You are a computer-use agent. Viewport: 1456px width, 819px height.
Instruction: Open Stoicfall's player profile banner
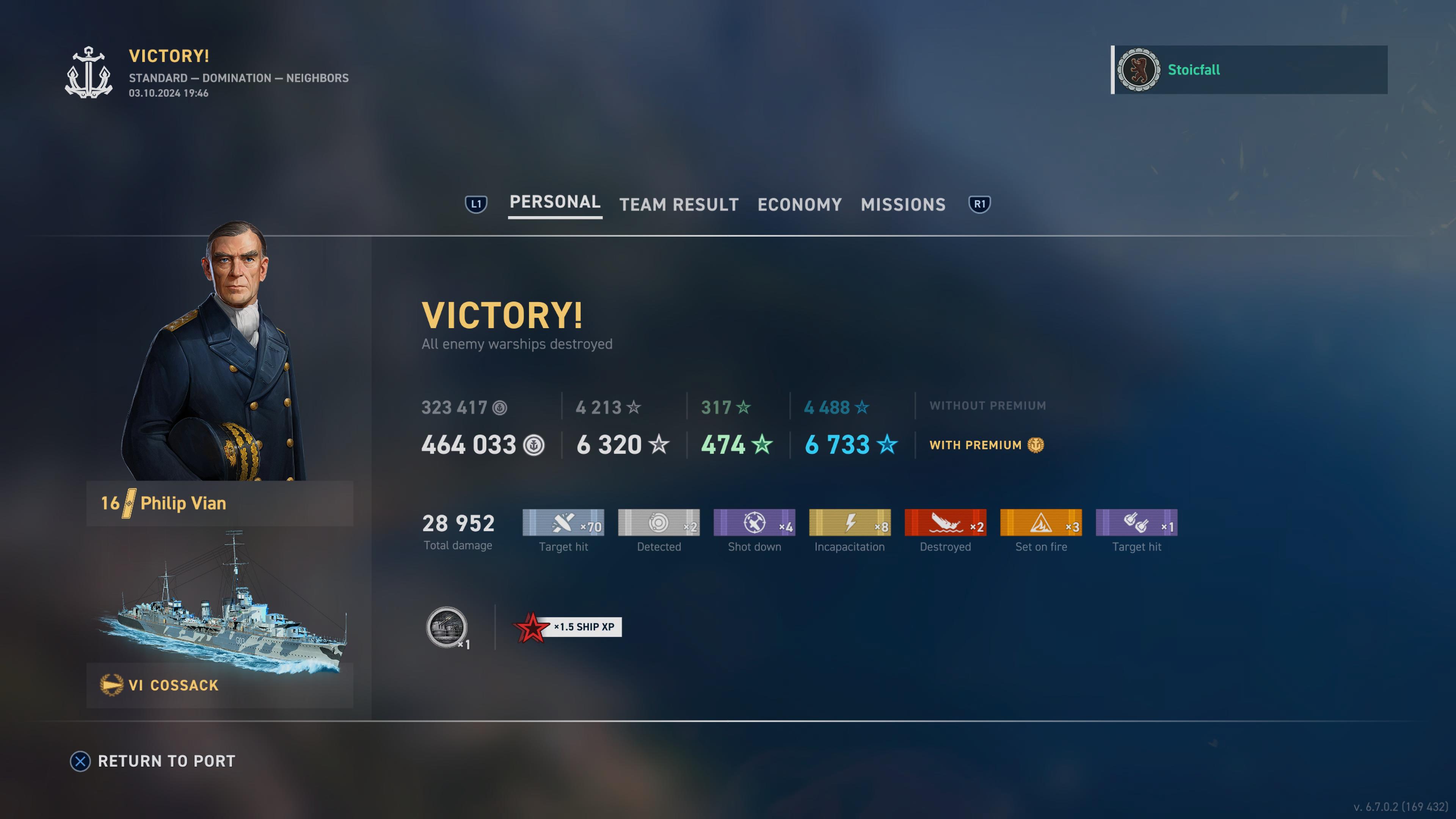tap(1249, 69)
